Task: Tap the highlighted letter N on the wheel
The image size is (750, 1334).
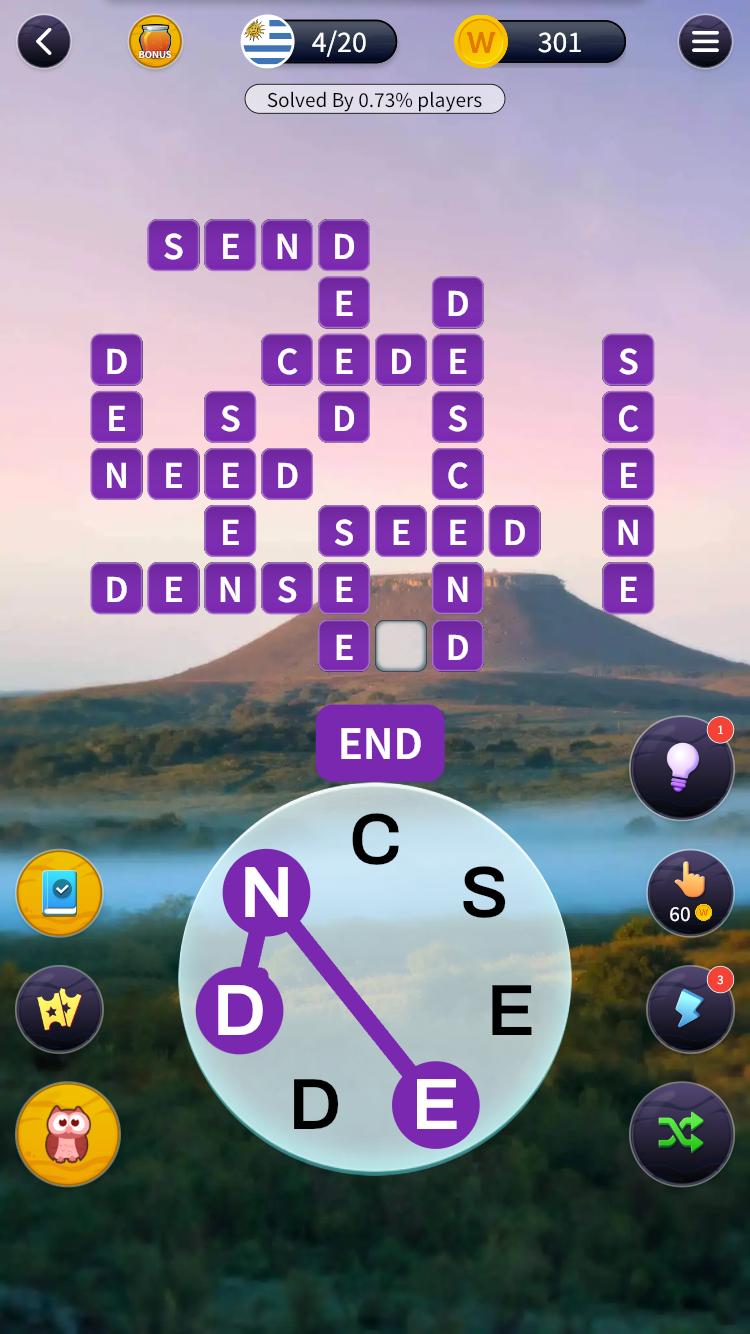Action: tap(266, 892)
